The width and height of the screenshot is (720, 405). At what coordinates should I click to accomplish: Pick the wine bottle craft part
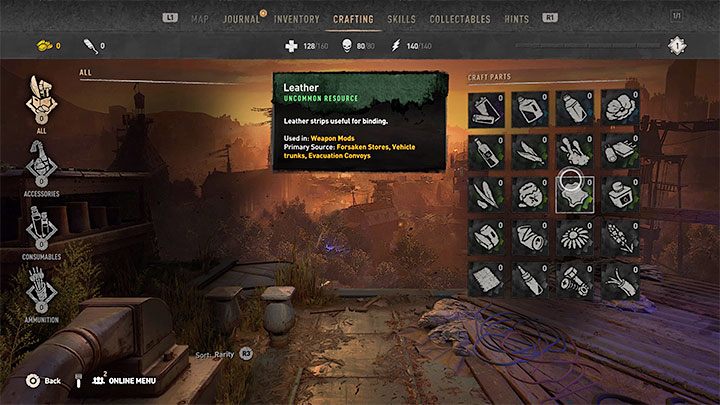point(488,152)
